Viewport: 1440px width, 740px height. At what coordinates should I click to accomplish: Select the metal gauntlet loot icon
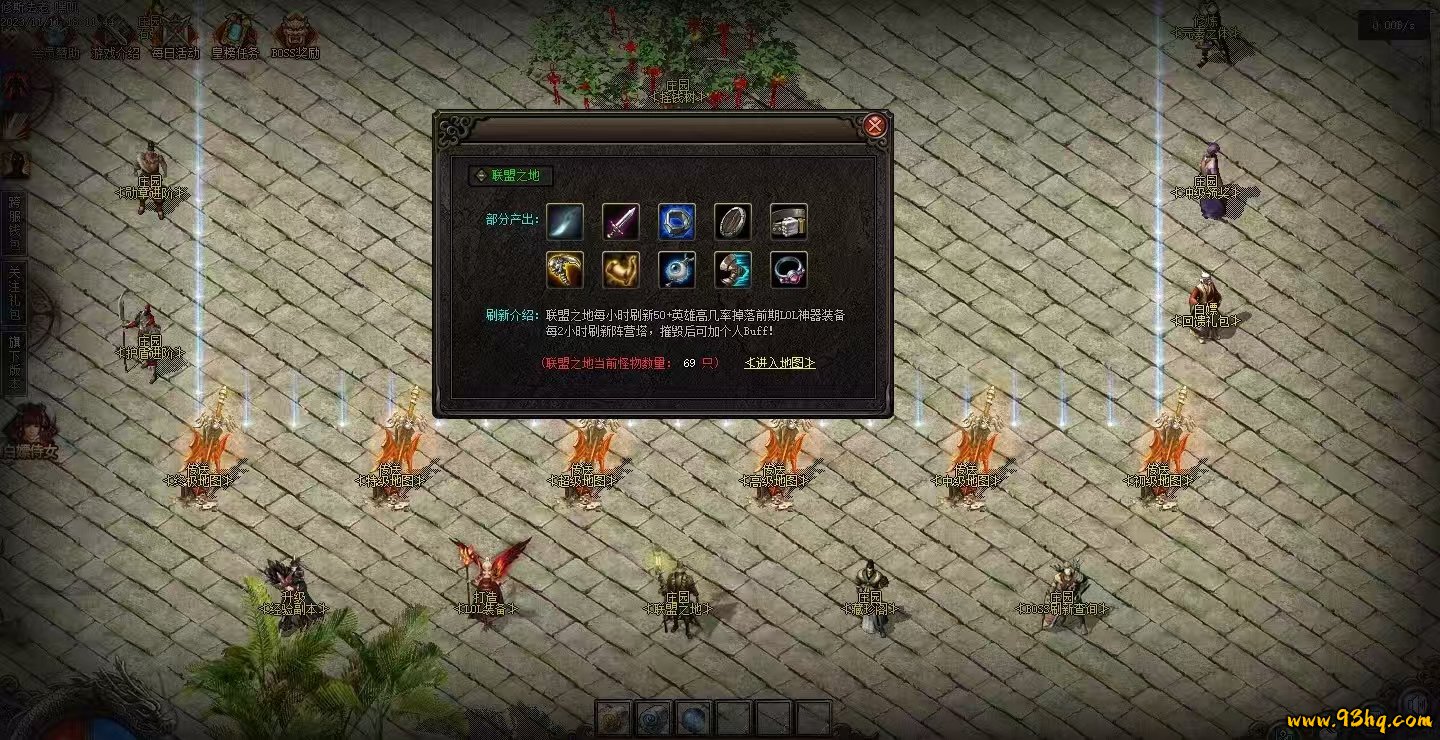pyautogui.click(x=789, y=222)
